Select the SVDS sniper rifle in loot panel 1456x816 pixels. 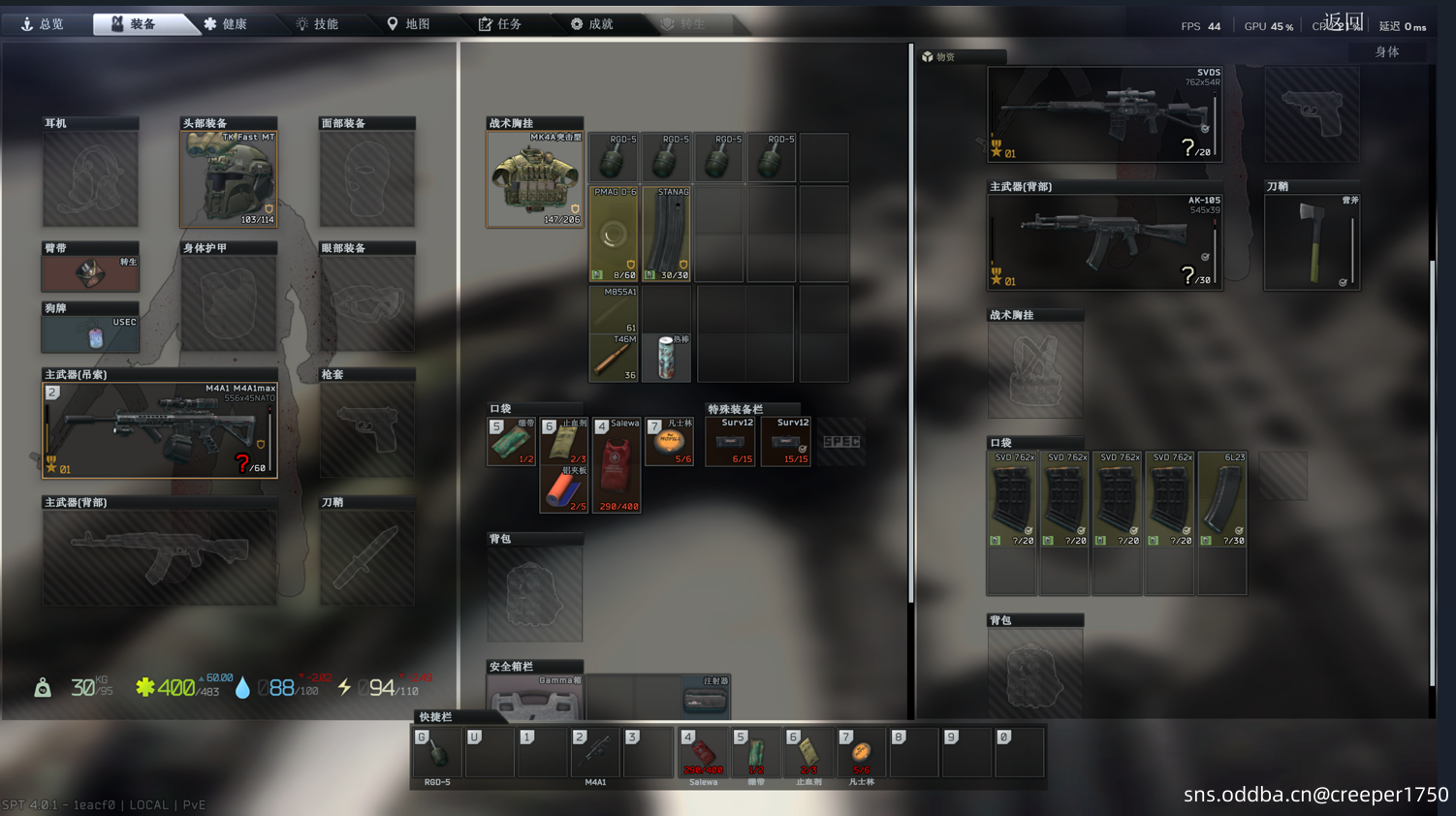(x=1104, y=114)
